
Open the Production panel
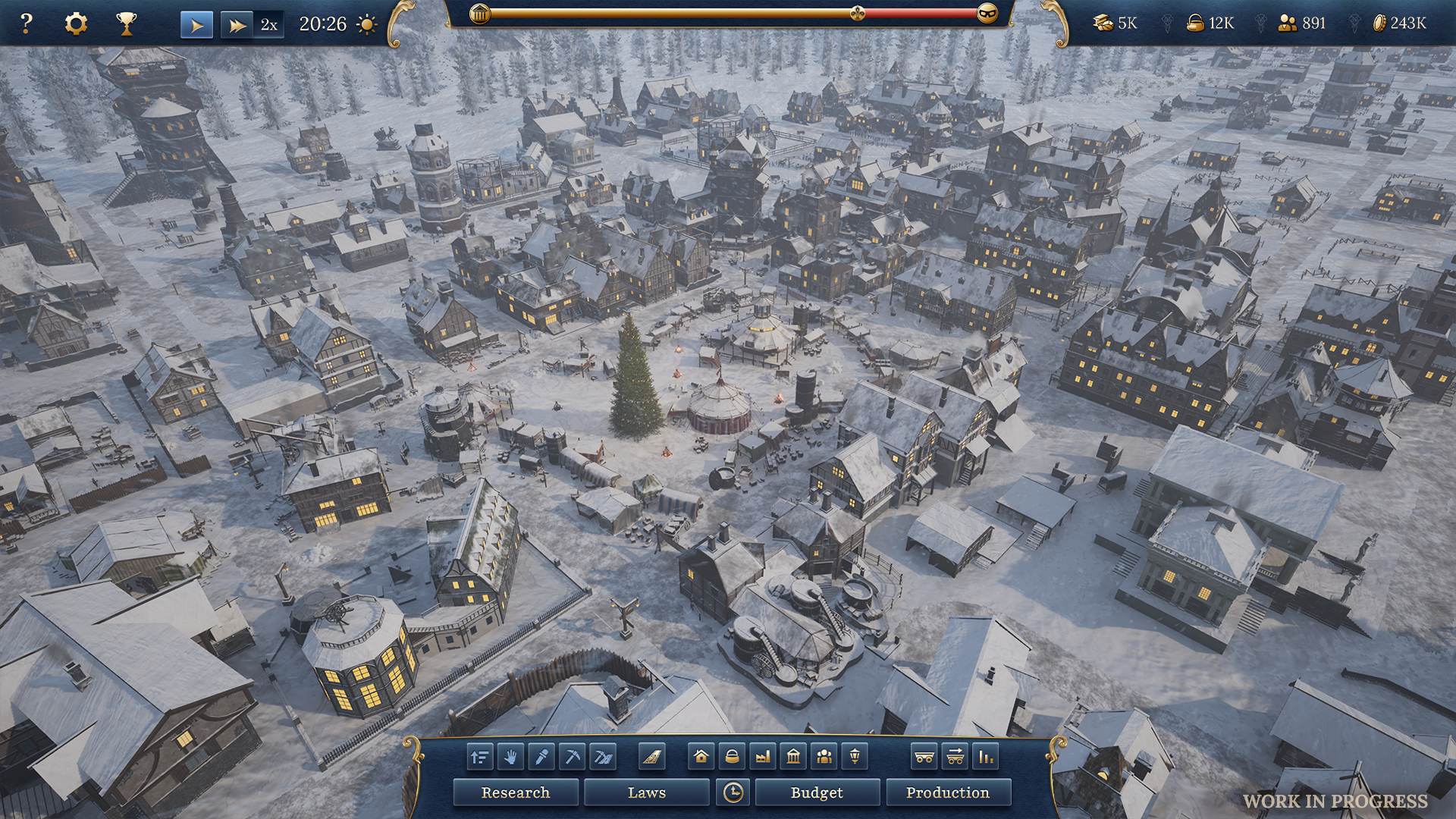pos(948,792)
